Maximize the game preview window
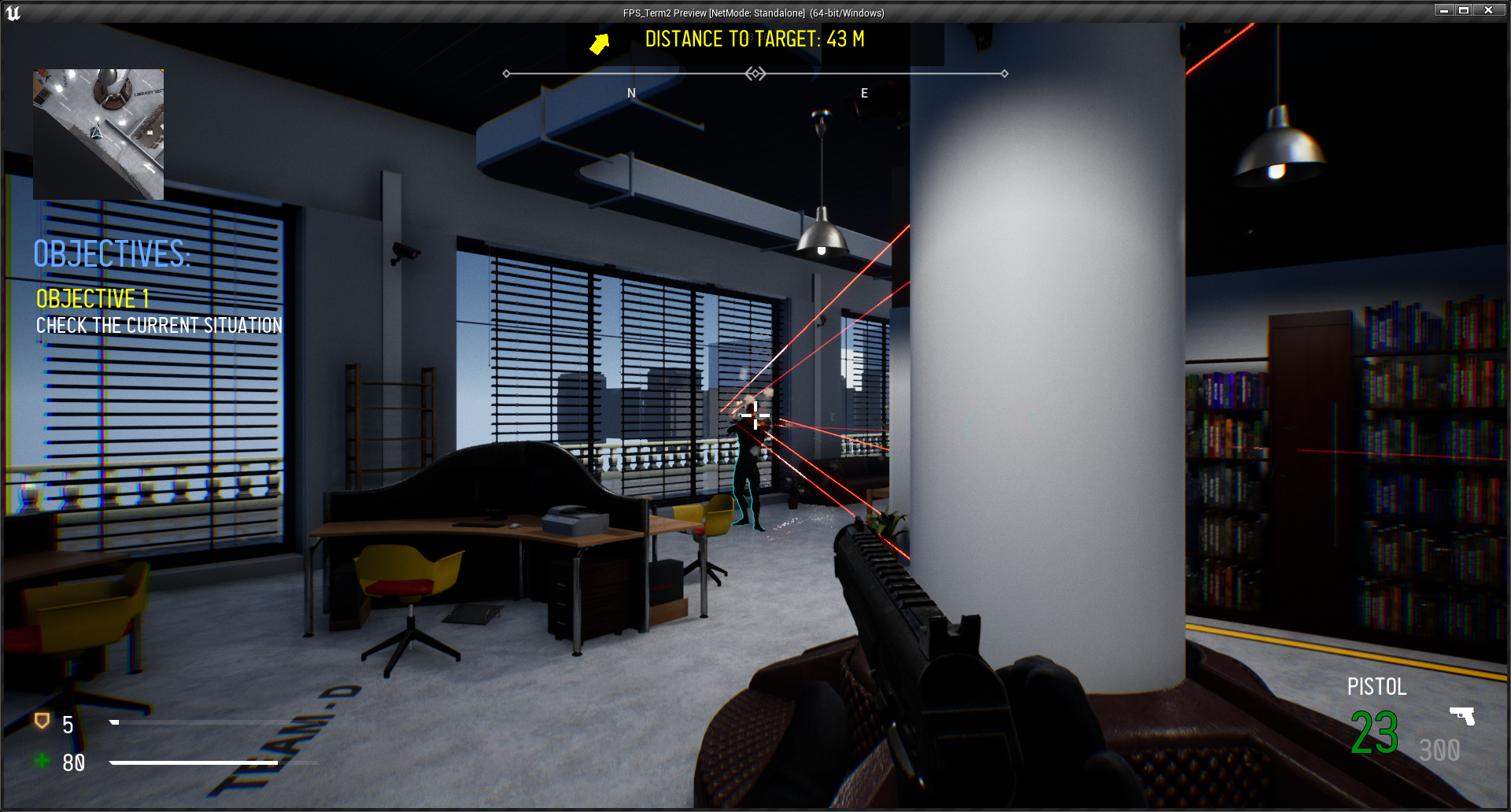Image resolution: width=1511 pixels, height=812 pixels. 1464,10
